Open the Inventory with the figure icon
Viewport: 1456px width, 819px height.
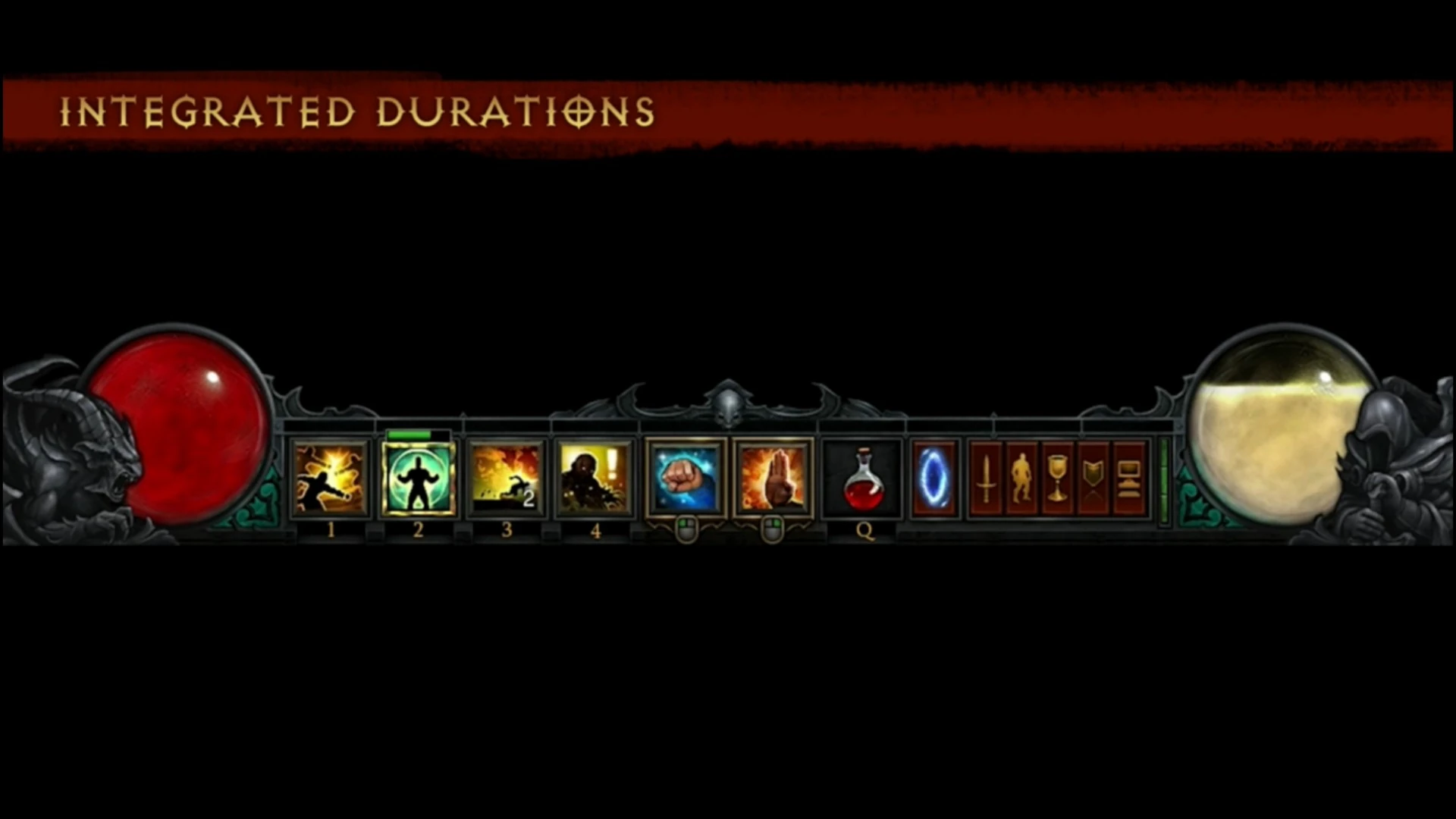(x=1022, y=480)
